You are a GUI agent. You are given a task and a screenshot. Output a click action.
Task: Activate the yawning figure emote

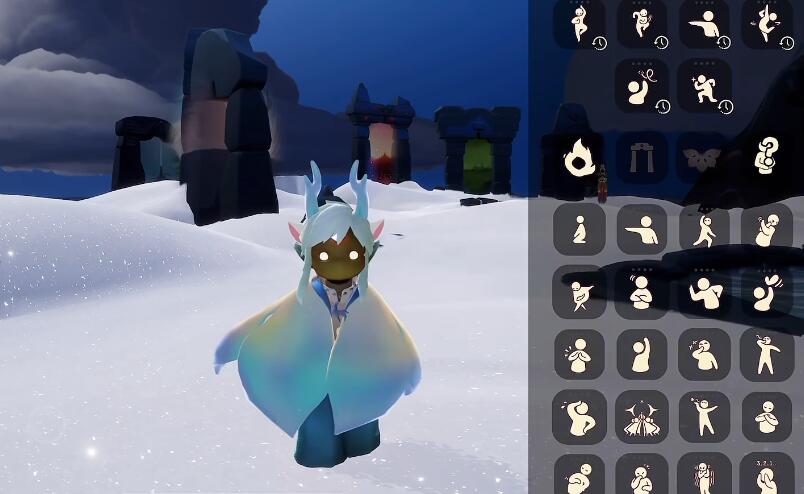point(704,354)
